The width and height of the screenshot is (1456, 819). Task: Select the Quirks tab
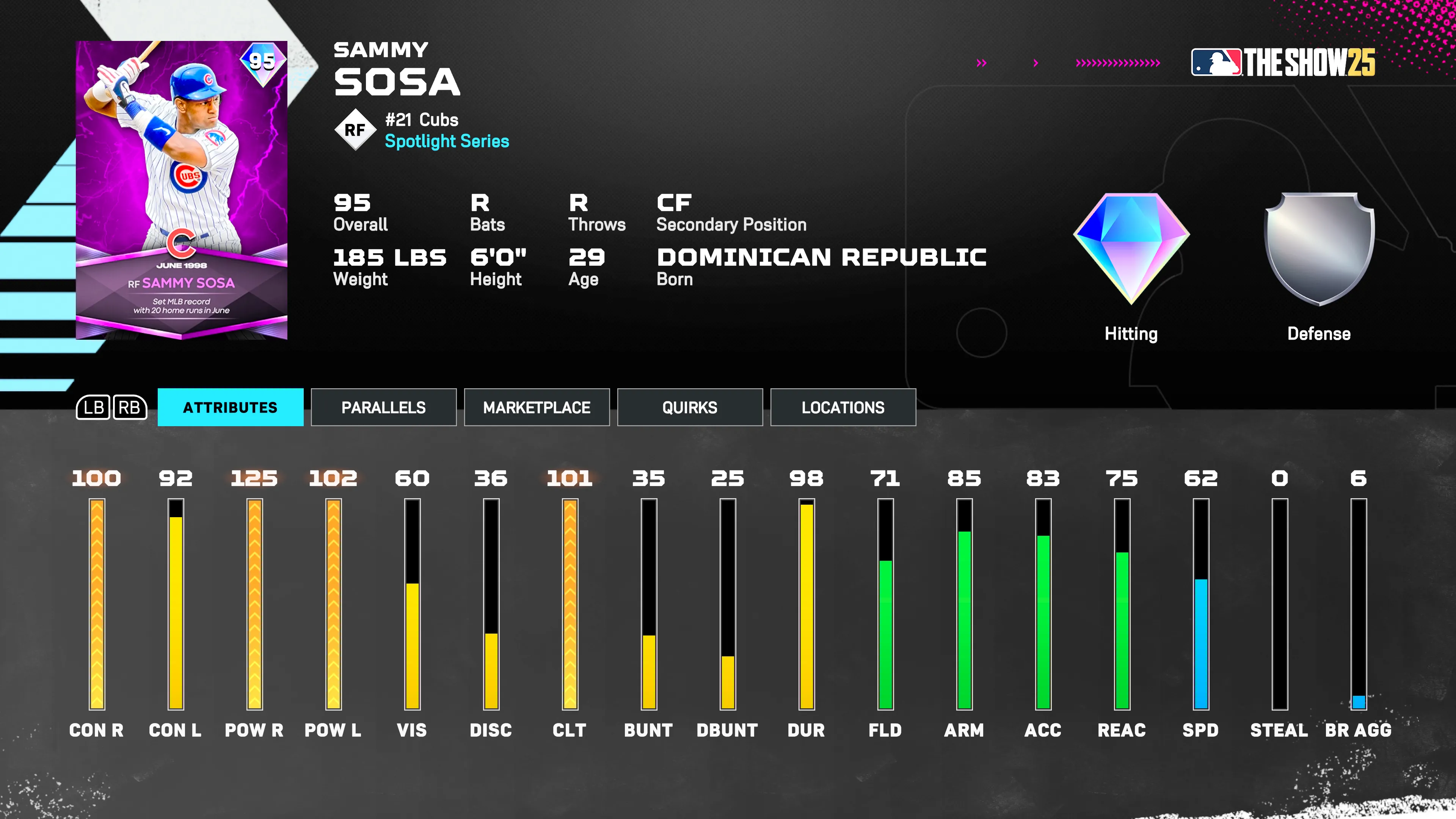point(690,407)
